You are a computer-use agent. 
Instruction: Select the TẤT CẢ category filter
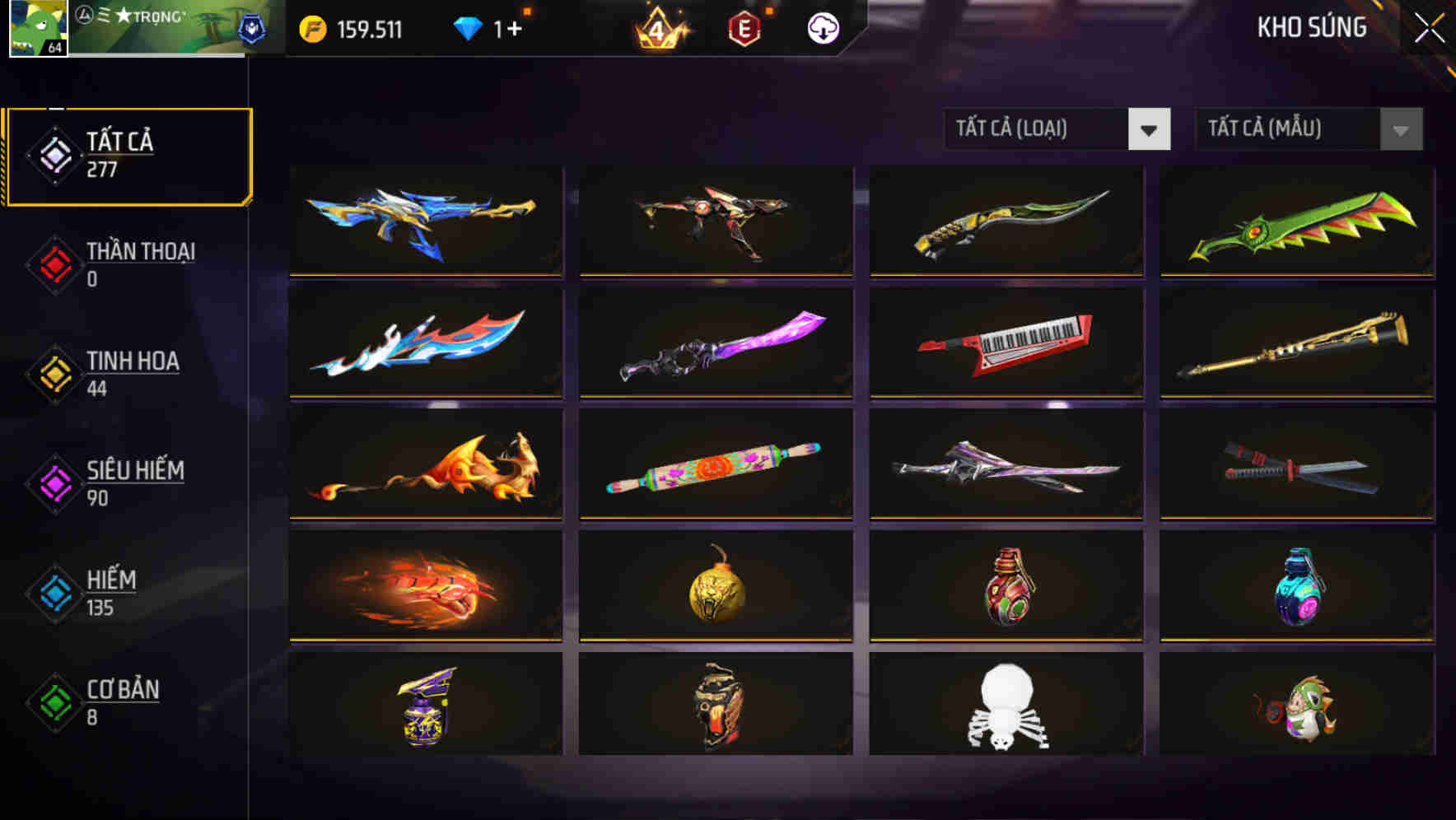[128, 154]
